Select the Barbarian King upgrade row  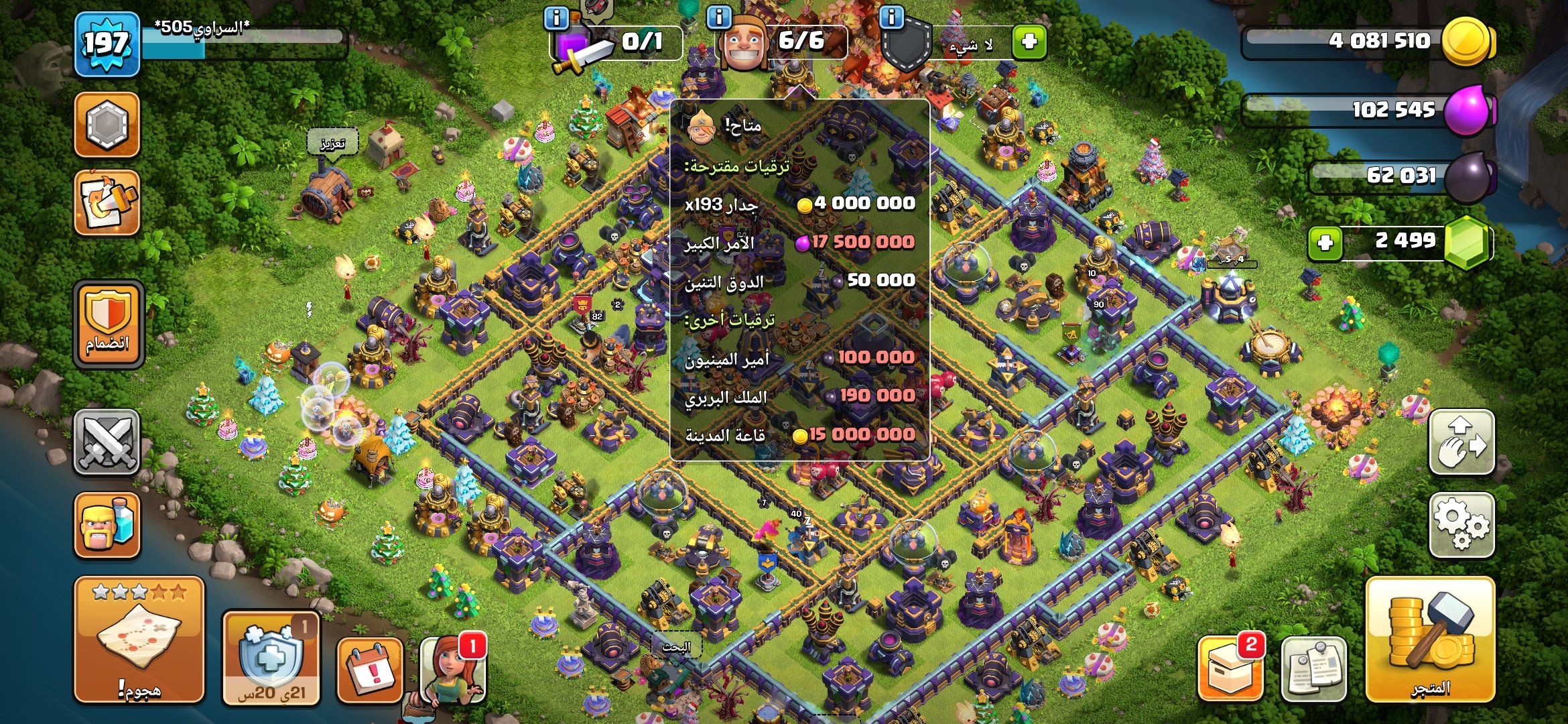pos(799,396)
